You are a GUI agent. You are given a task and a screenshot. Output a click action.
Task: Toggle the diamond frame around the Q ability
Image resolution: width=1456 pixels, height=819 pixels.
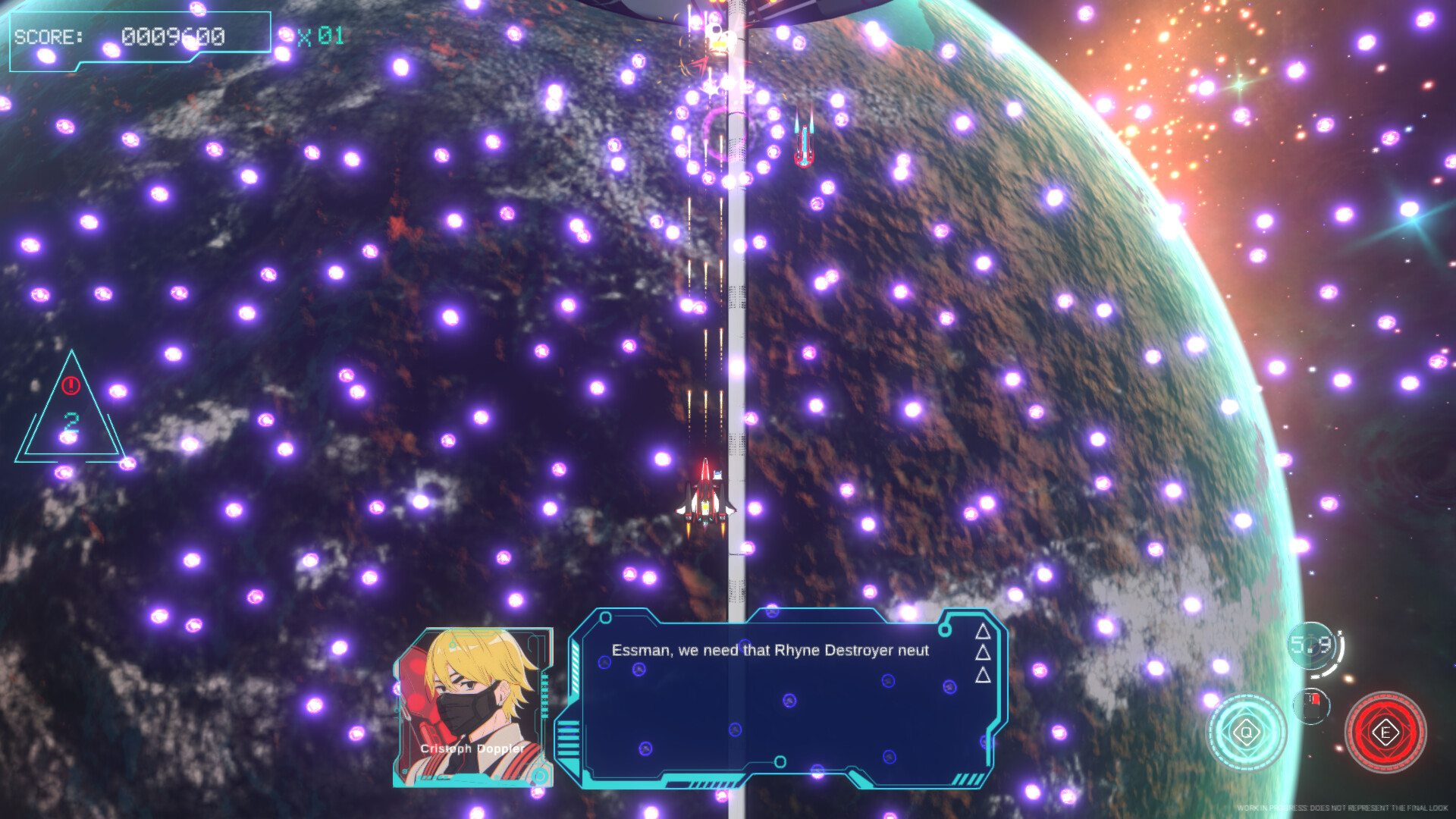click(x=1246, y=731)
